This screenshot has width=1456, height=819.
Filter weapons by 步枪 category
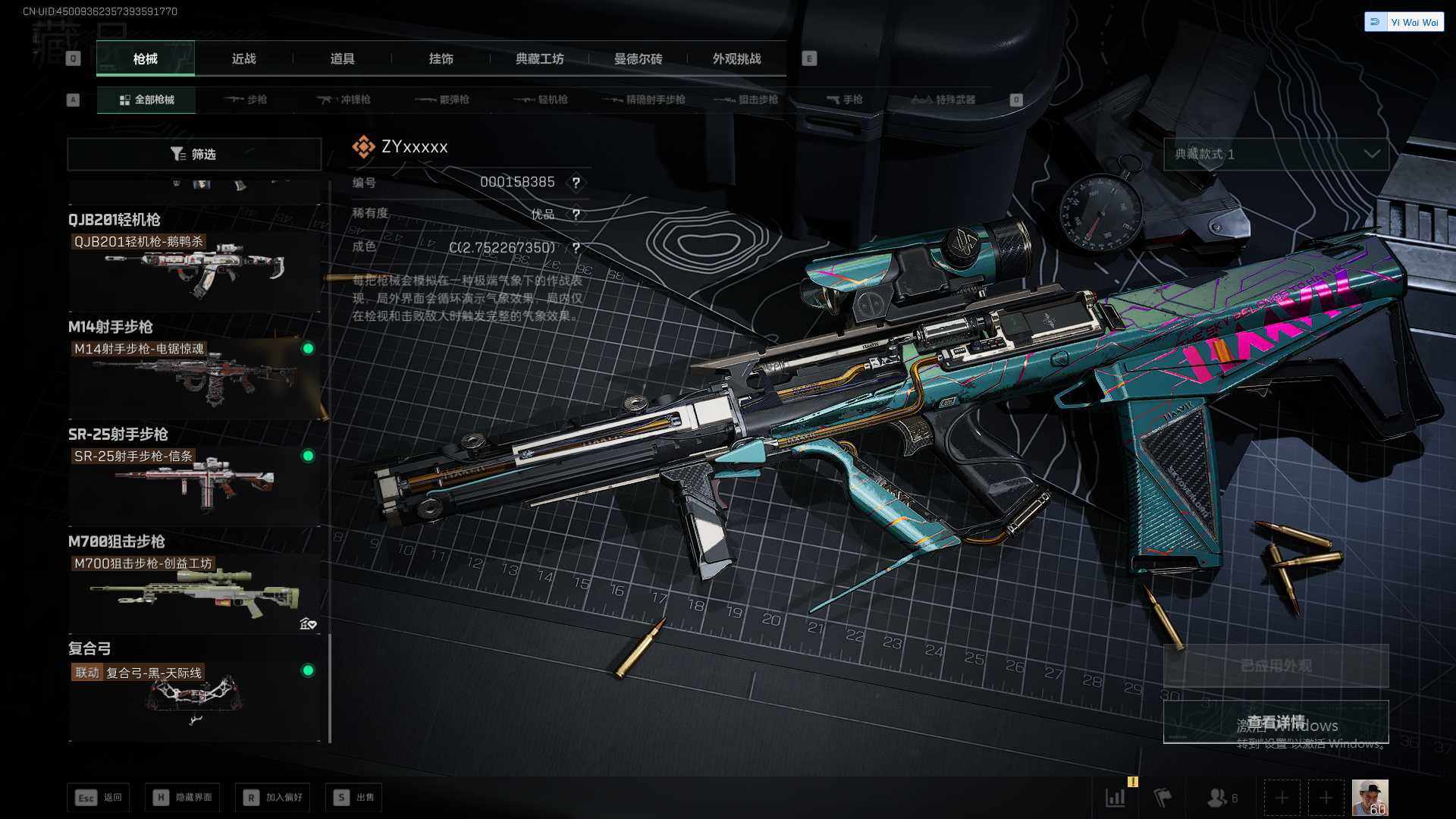[x=246, y=100]
